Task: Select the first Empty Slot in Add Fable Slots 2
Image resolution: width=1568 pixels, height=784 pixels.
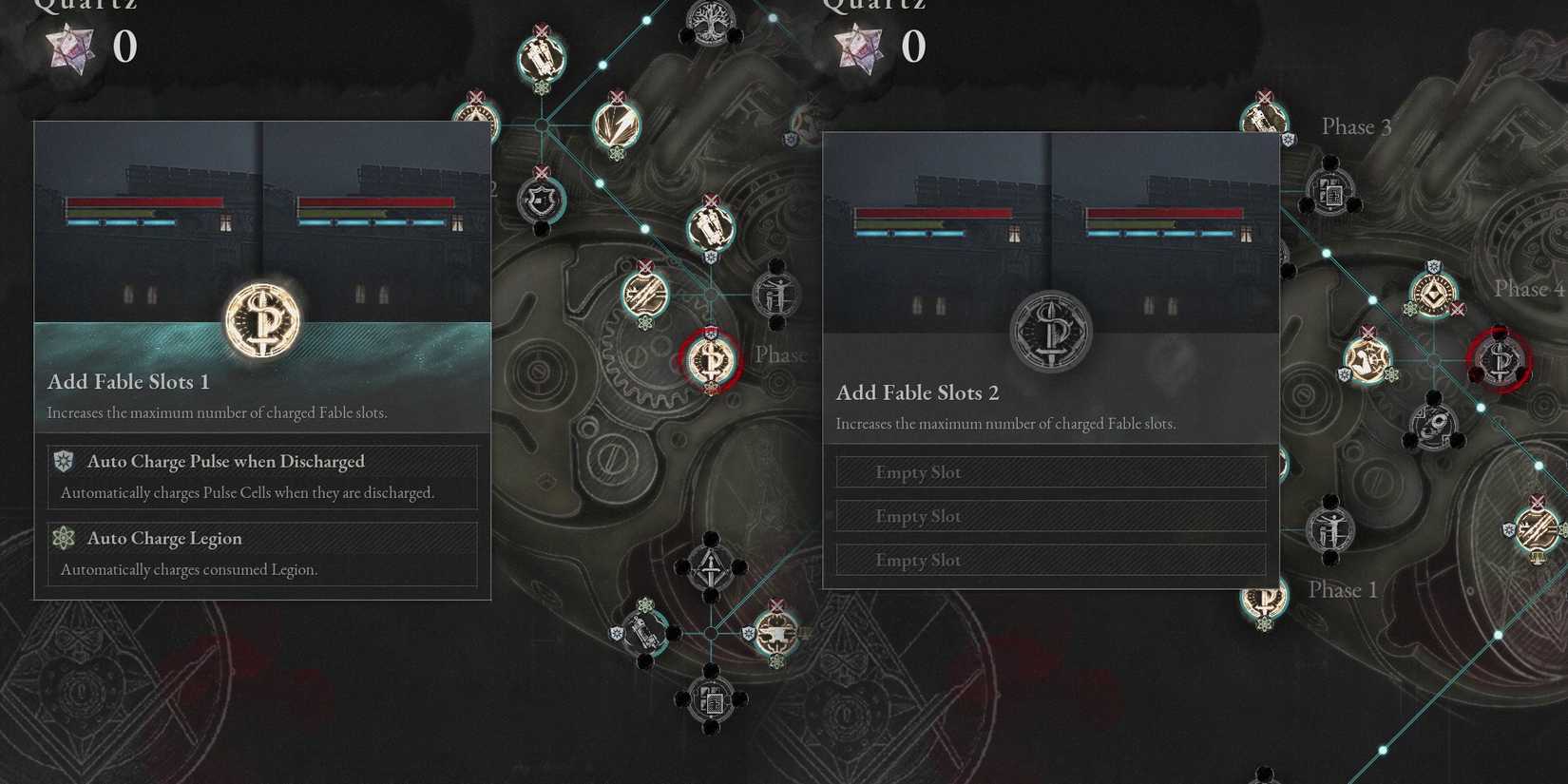Action: coord(1049,471)
